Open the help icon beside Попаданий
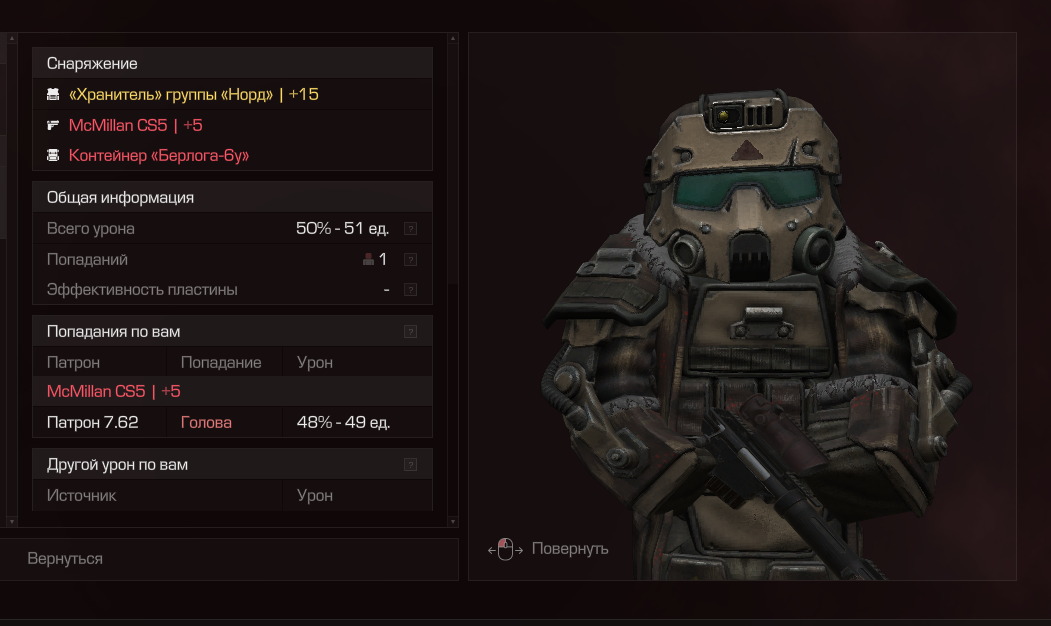Viewport: 1051px width, 626px height. pos(410,260)
